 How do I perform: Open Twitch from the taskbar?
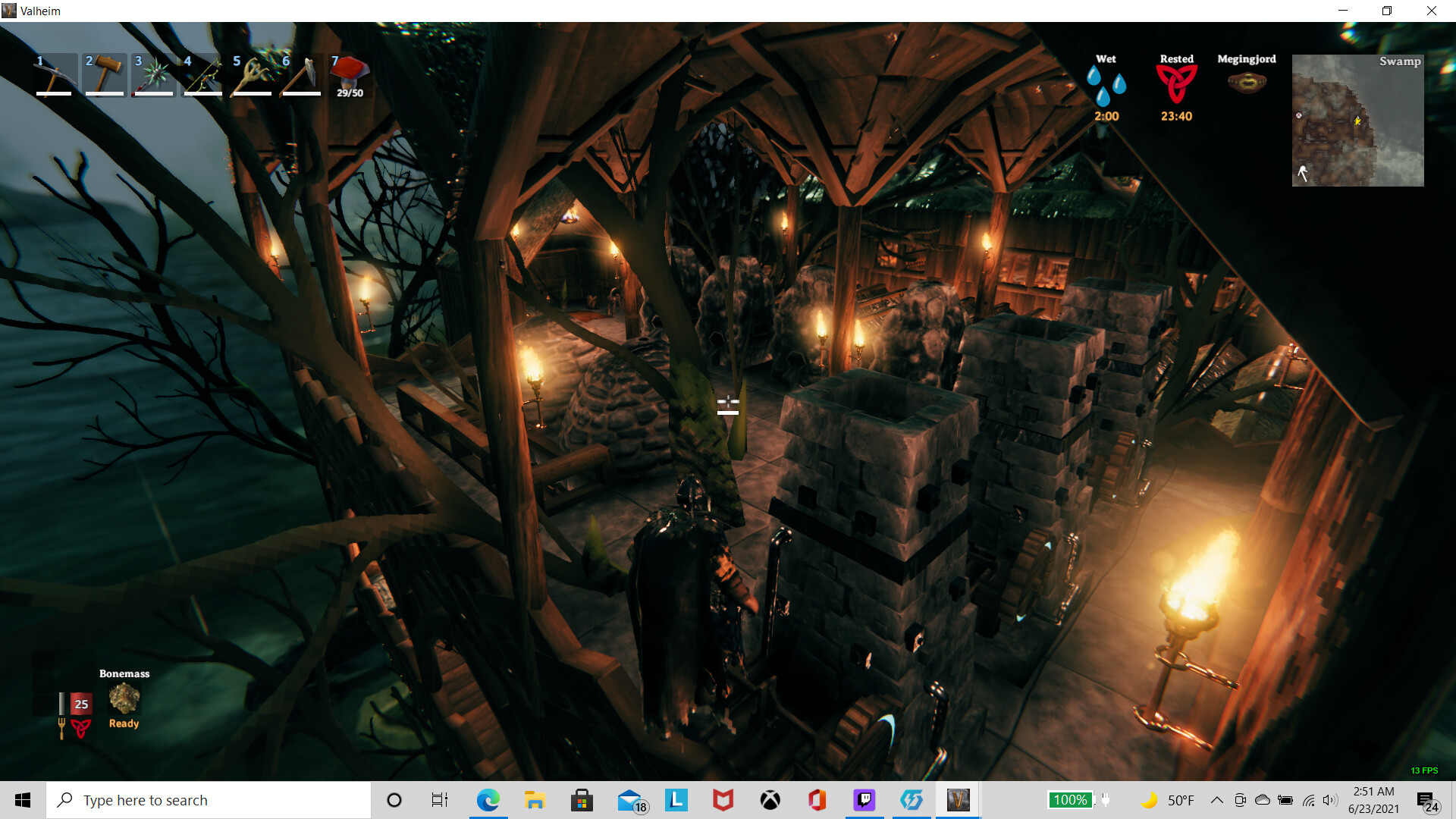click(x=864, y=799)
